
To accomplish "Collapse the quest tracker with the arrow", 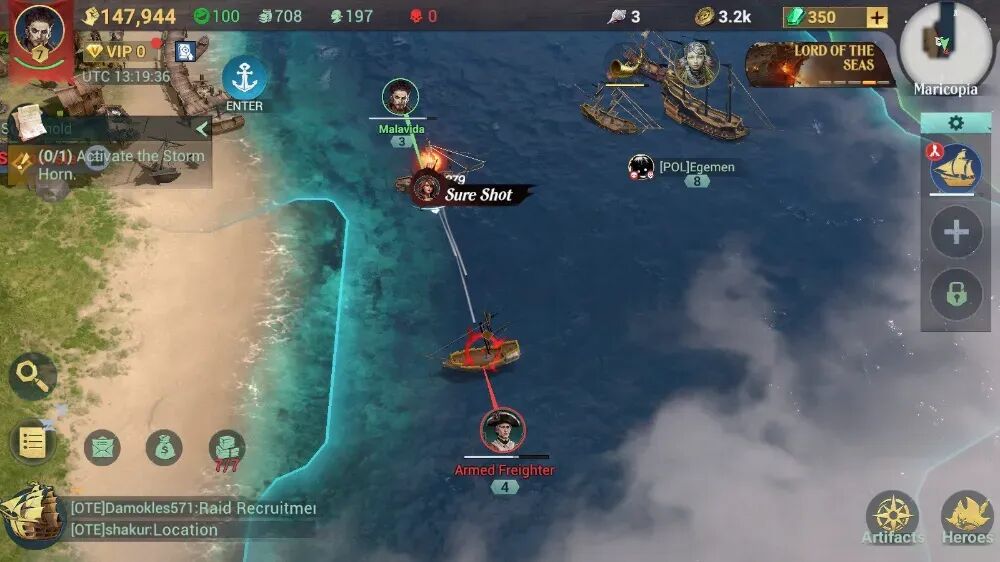I will pos(202,128).
